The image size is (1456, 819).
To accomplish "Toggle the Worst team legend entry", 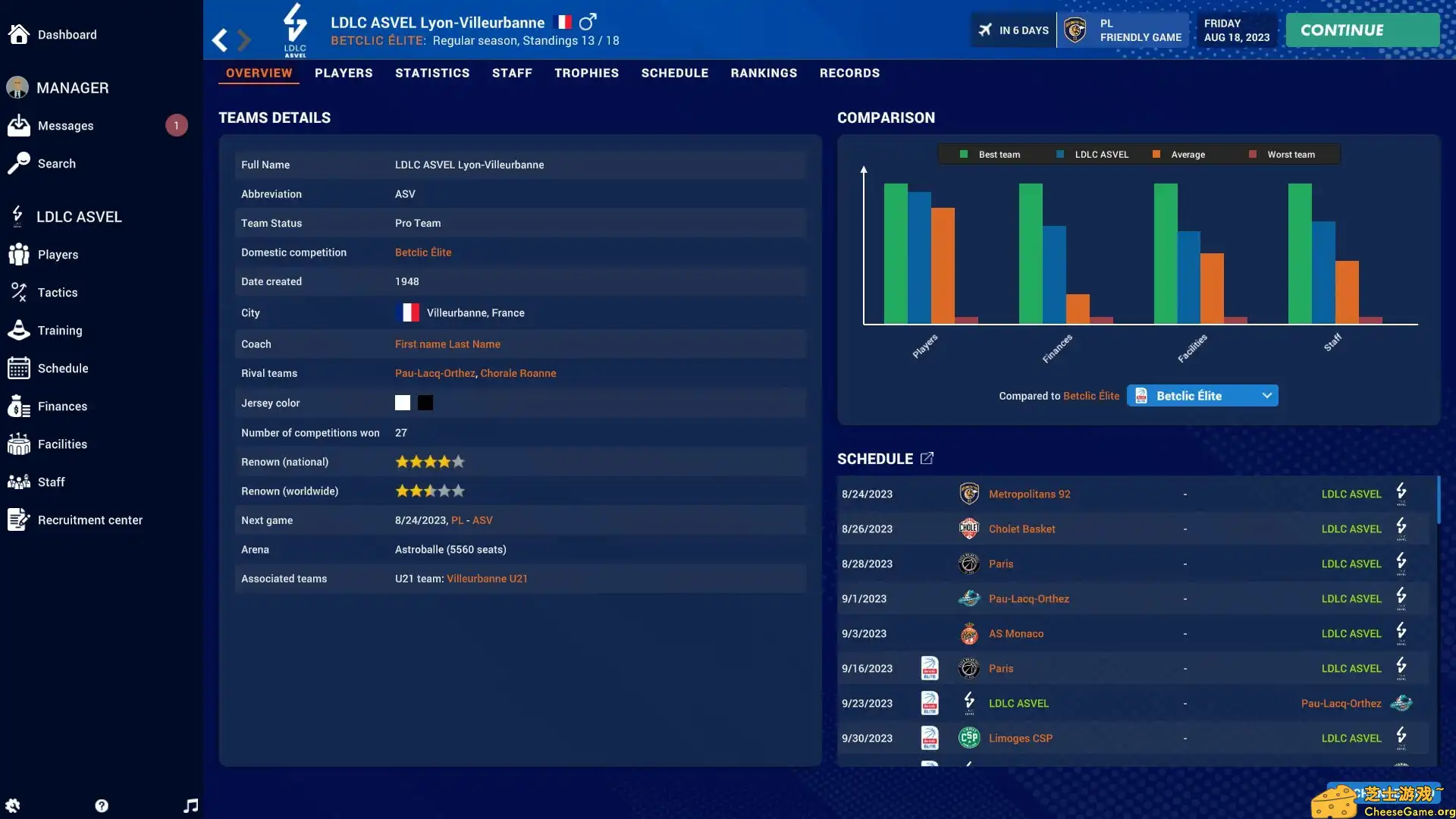I will tap(1285, 154).
